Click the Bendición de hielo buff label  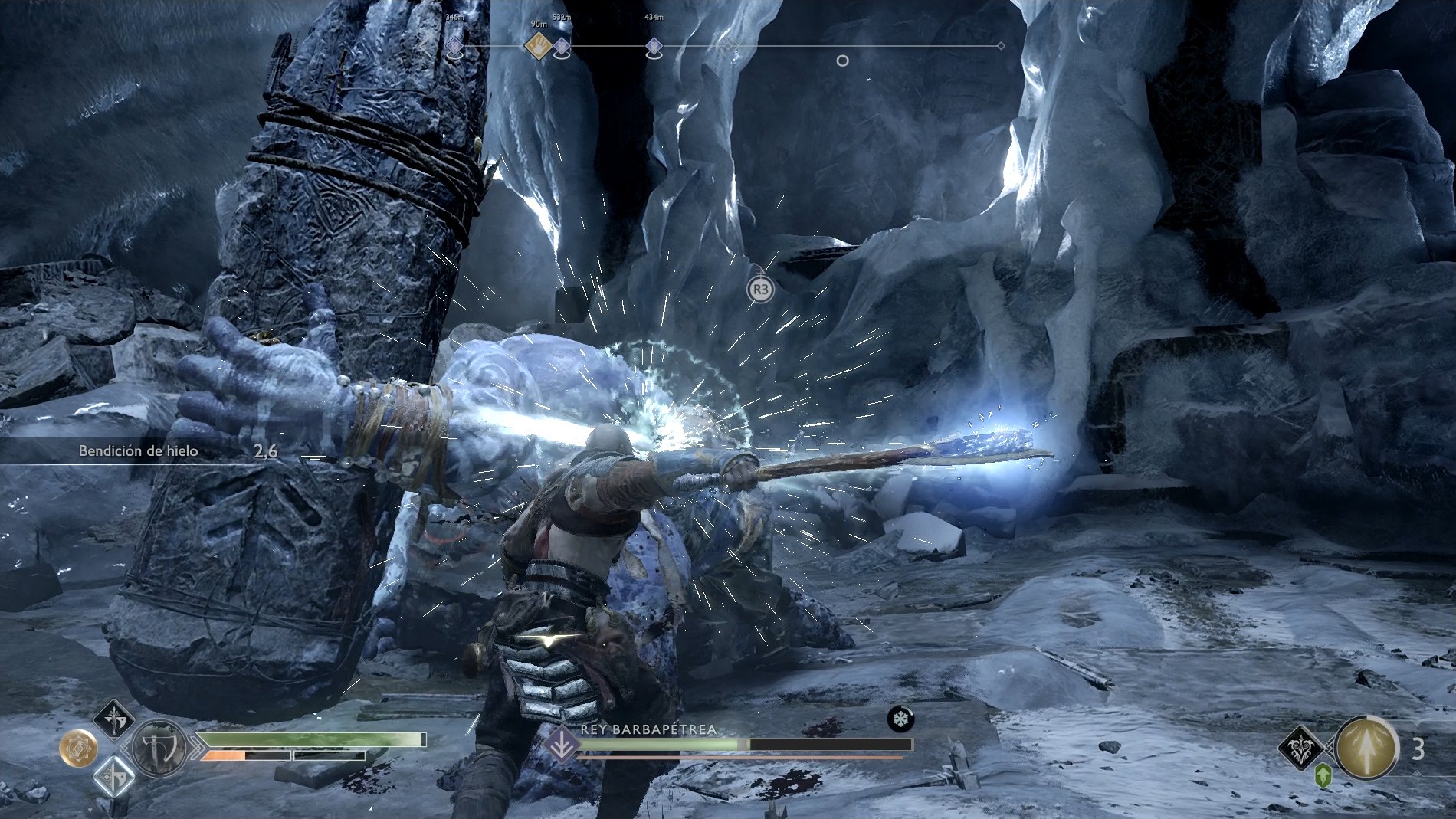click(138, 451)
